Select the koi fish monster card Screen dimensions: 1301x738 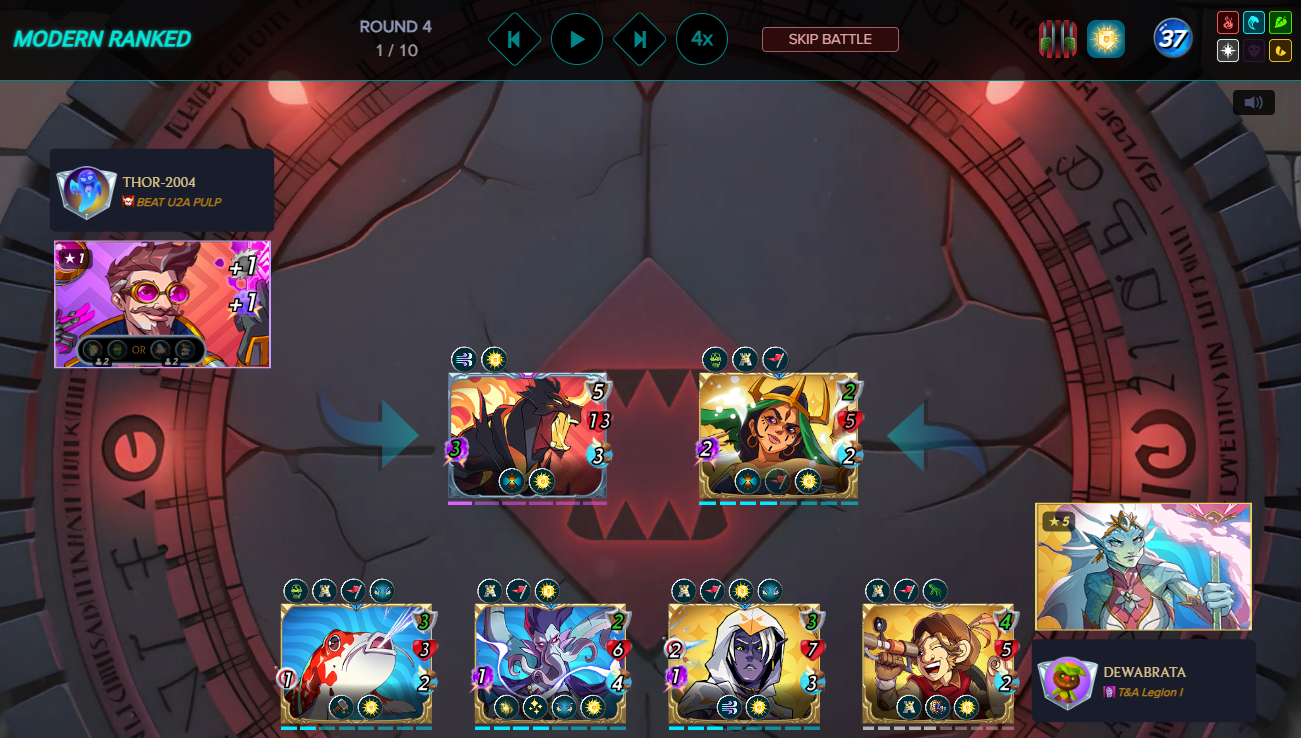(x=356, y=662)
